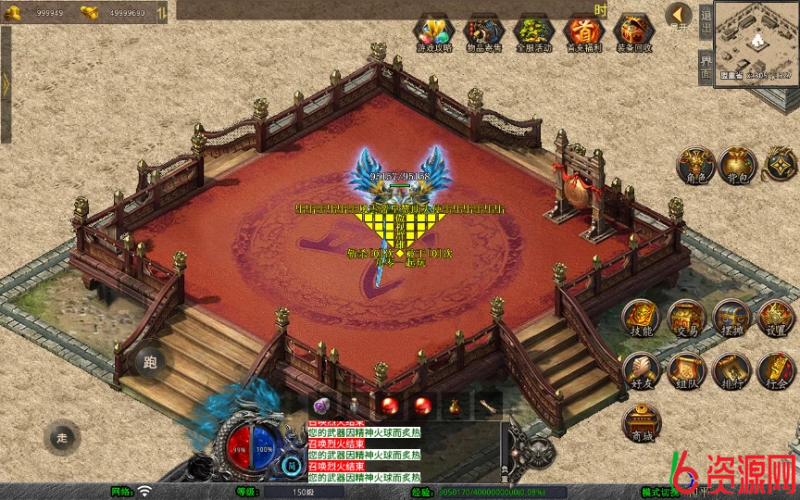Collapse the top icon row with the arrow
800x500 pixels.
[x=679, y=15]
